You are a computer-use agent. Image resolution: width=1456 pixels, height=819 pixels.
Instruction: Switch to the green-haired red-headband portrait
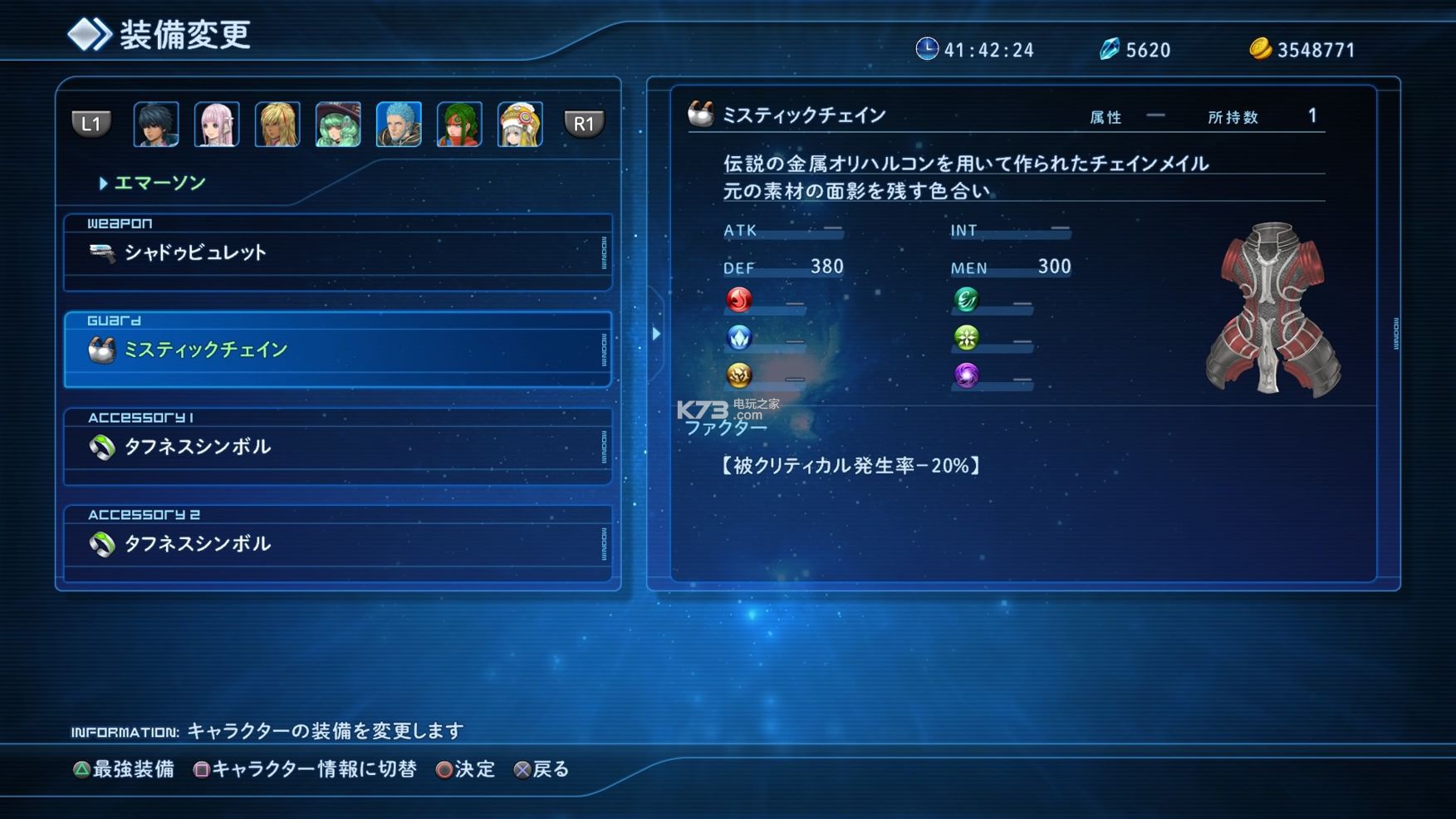[x=459, y=125]
